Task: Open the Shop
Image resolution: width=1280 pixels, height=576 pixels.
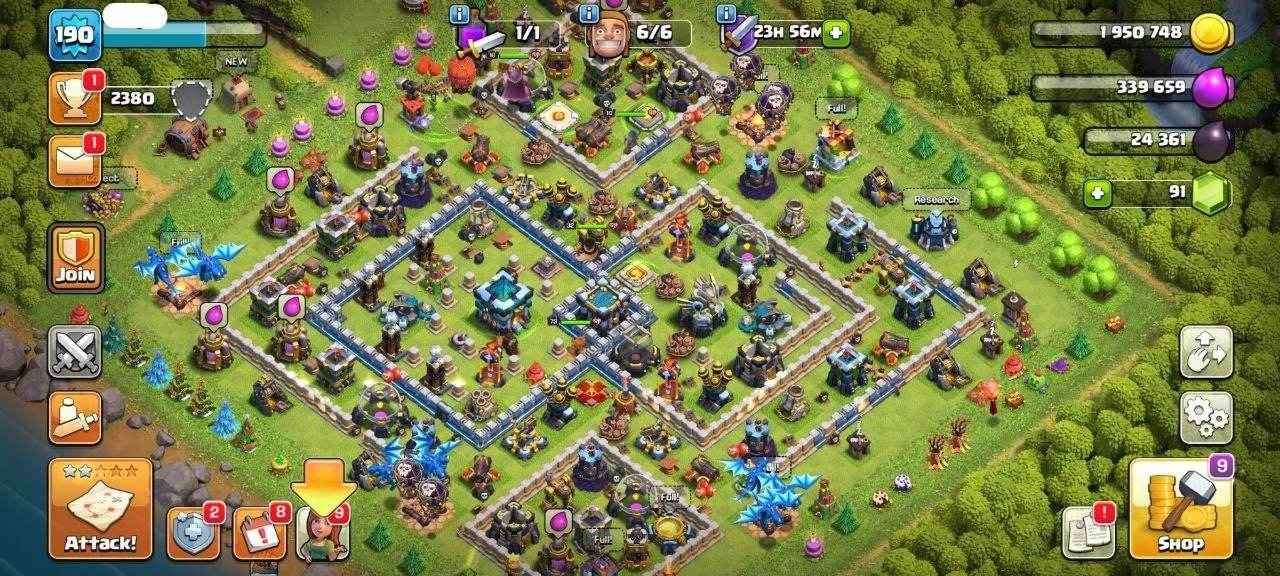Action: tap(1179, 508)
